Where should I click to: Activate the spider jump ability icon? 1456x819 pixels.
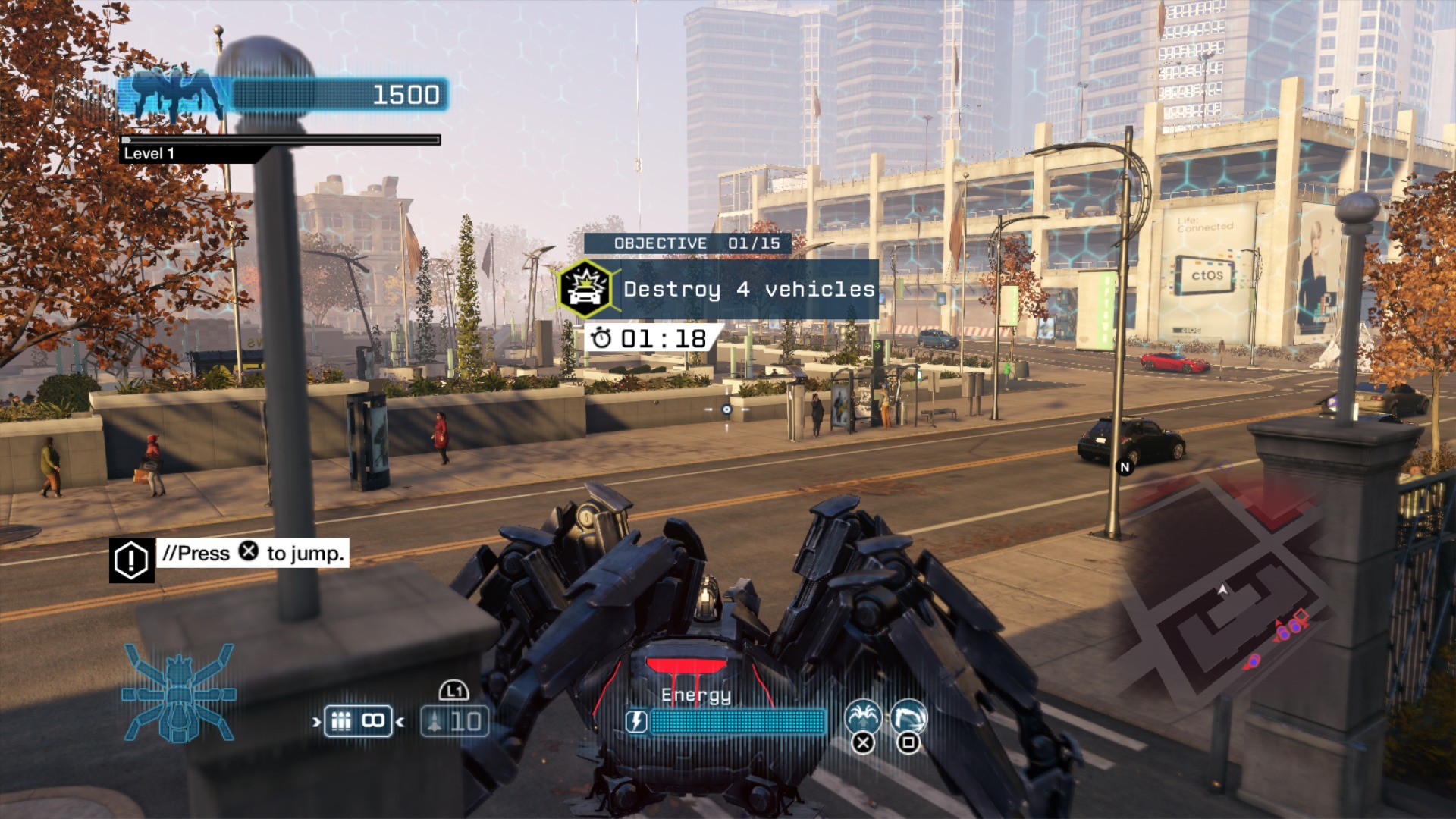coord(863,715)
